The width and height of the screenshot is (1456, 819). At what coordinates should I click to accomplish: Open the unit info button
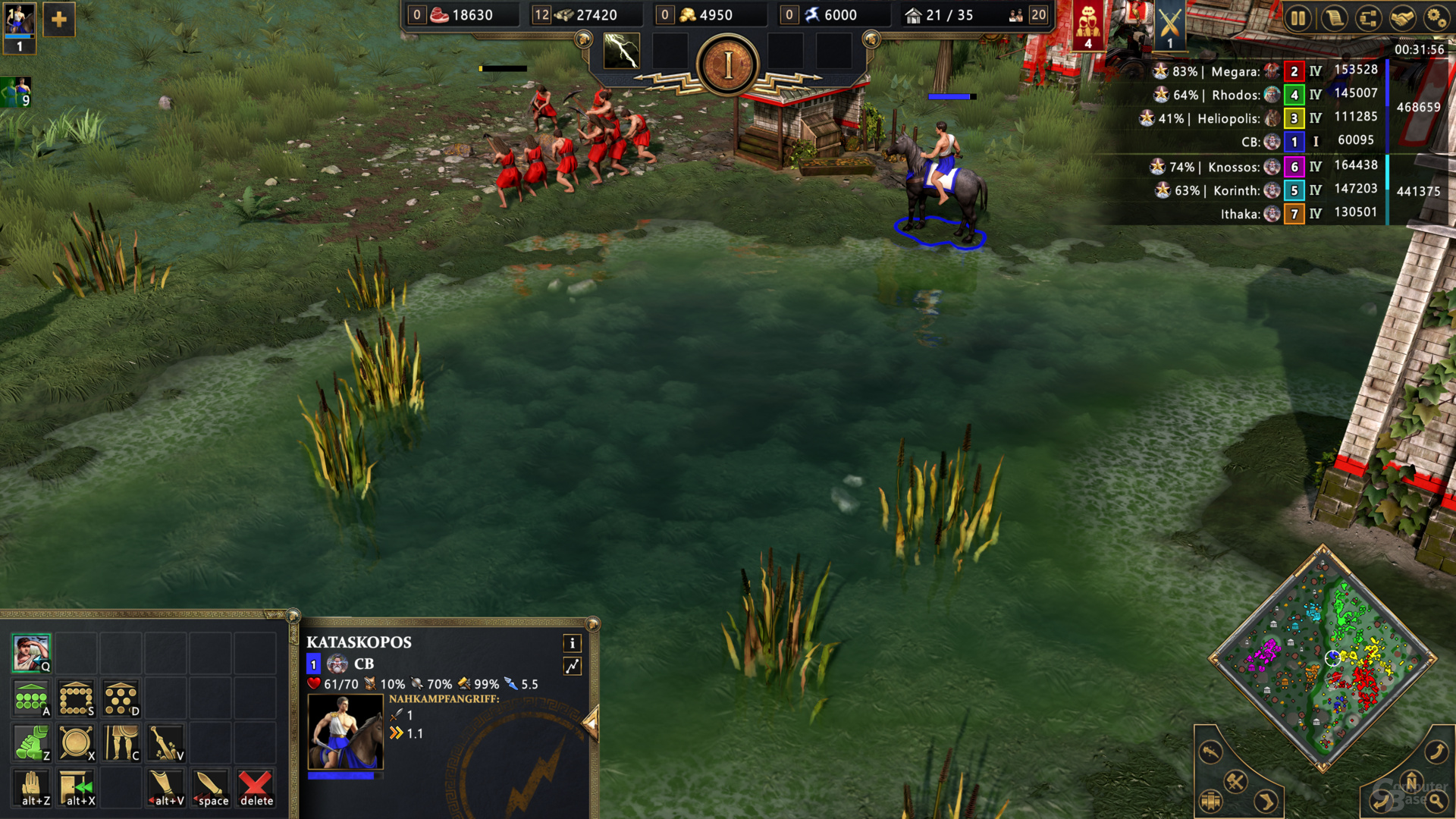point(573,644)
